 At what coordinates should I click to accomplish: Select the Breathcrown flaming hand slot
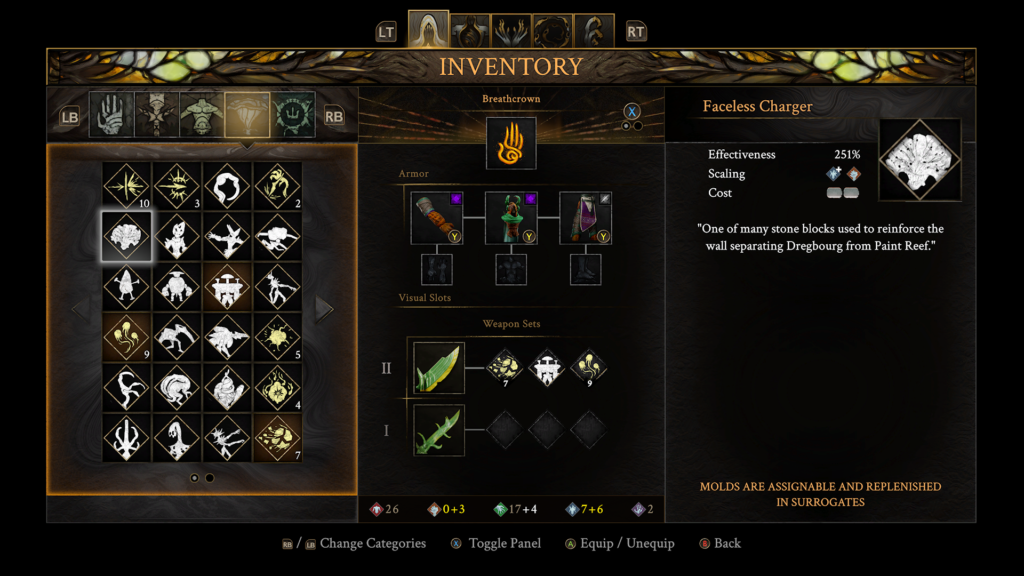511,143
